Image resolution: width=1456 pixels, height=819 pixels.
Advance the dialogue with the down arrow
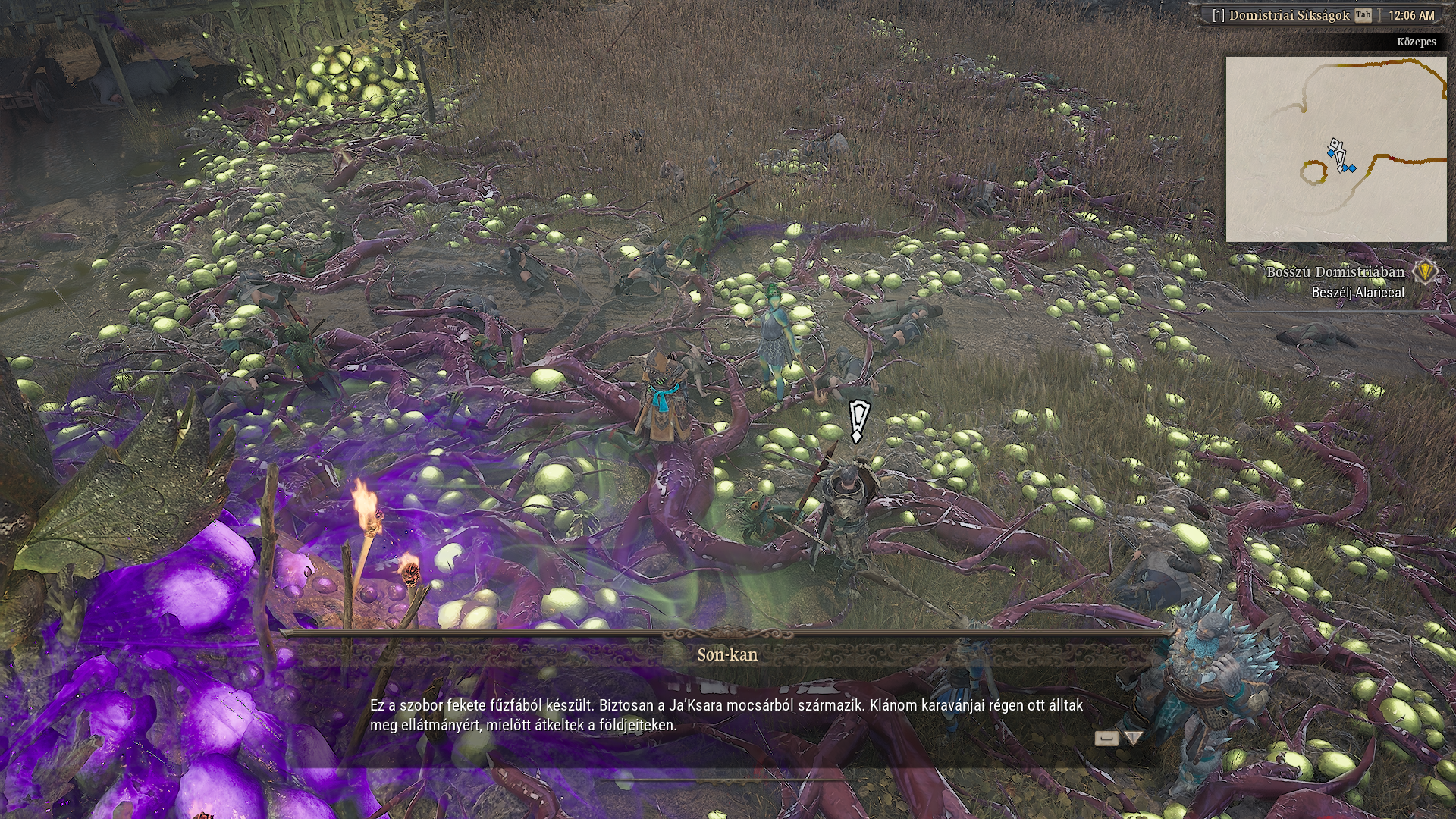tap(1133, 738)
